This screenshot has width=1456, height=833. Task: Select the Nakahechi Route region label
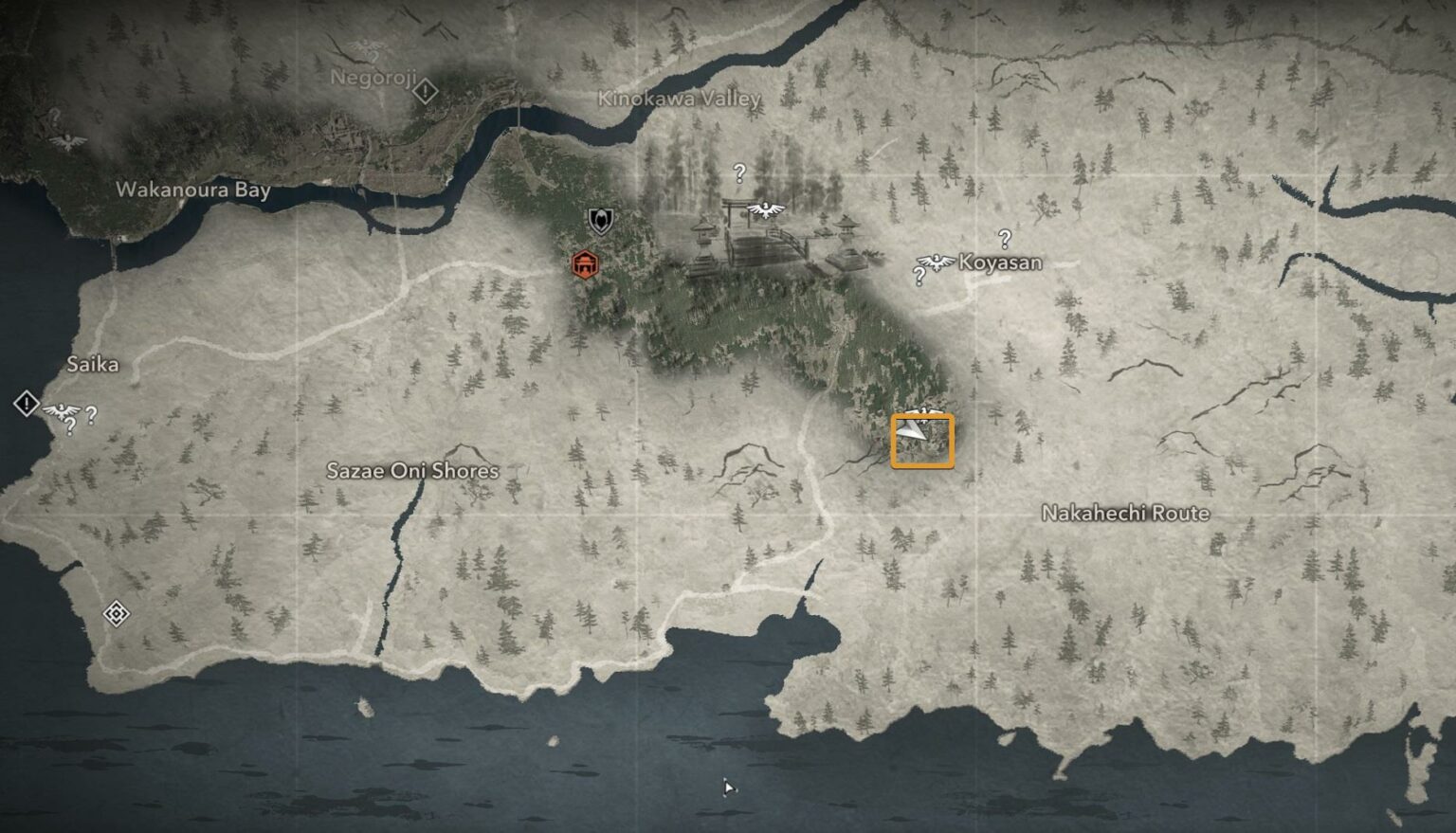[x=1126, y=513]
